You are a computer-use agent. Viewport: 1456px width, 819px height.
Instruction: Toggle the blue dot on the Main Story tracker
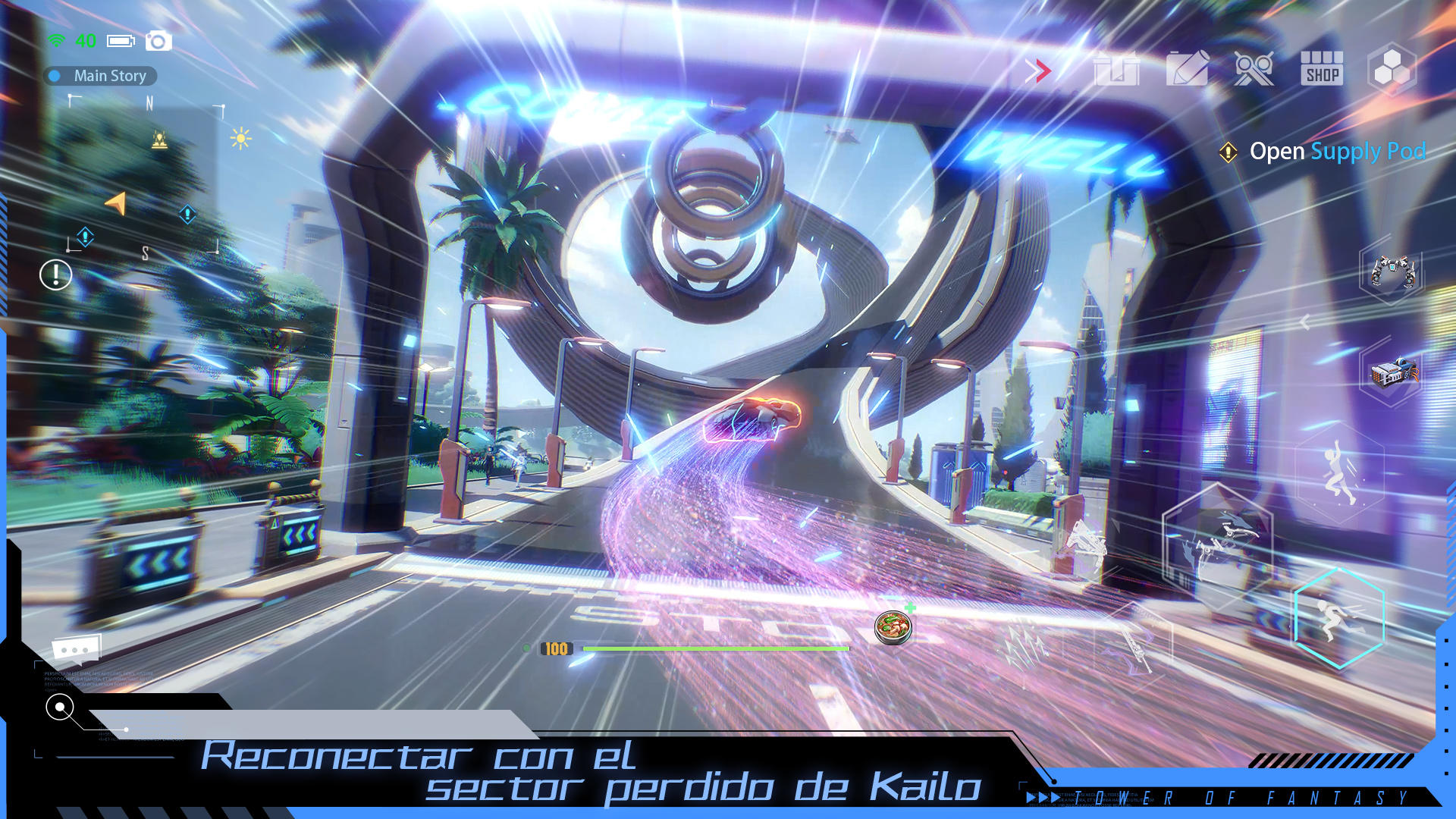[54, 76]
